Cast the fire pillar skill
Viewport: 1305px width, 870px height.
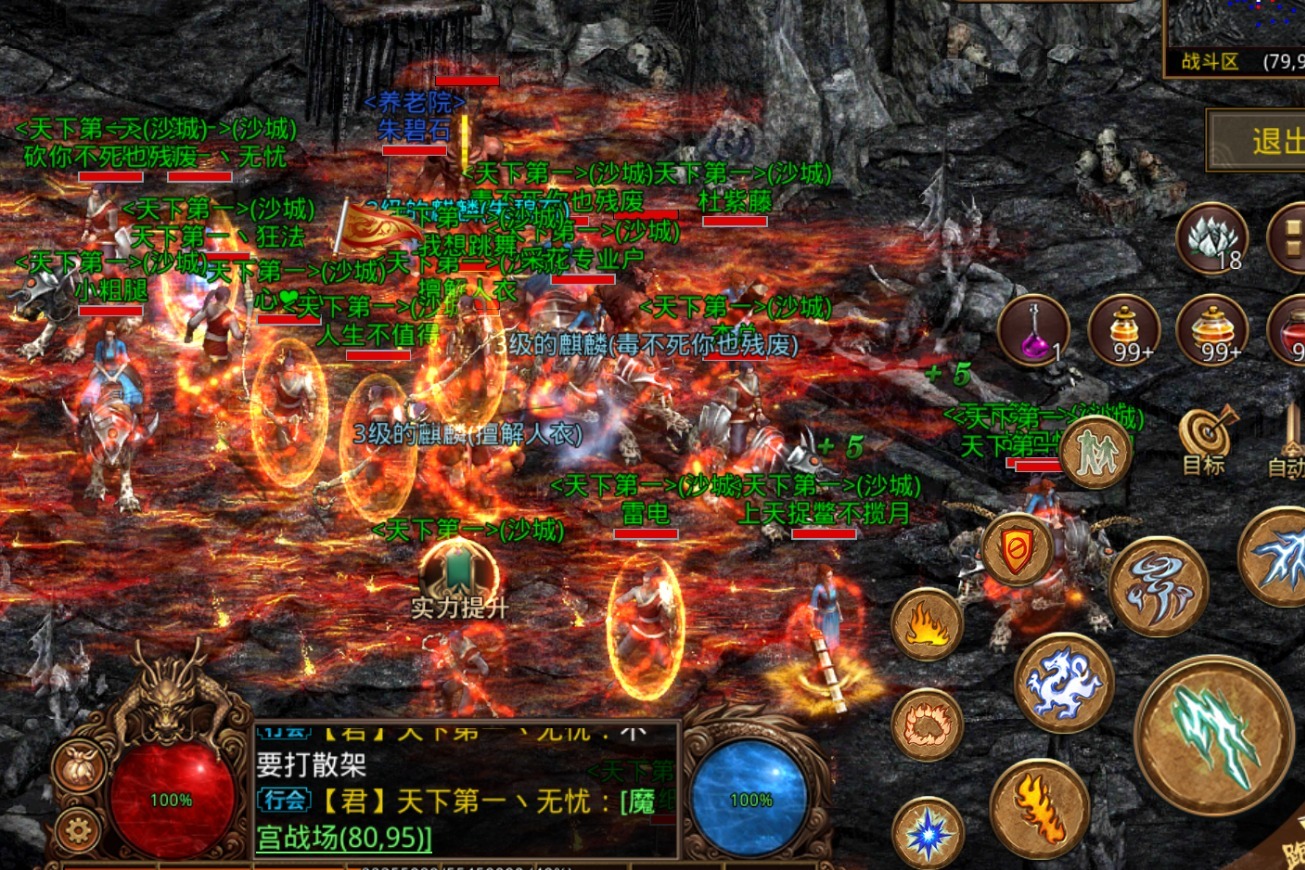point(1039,808)
